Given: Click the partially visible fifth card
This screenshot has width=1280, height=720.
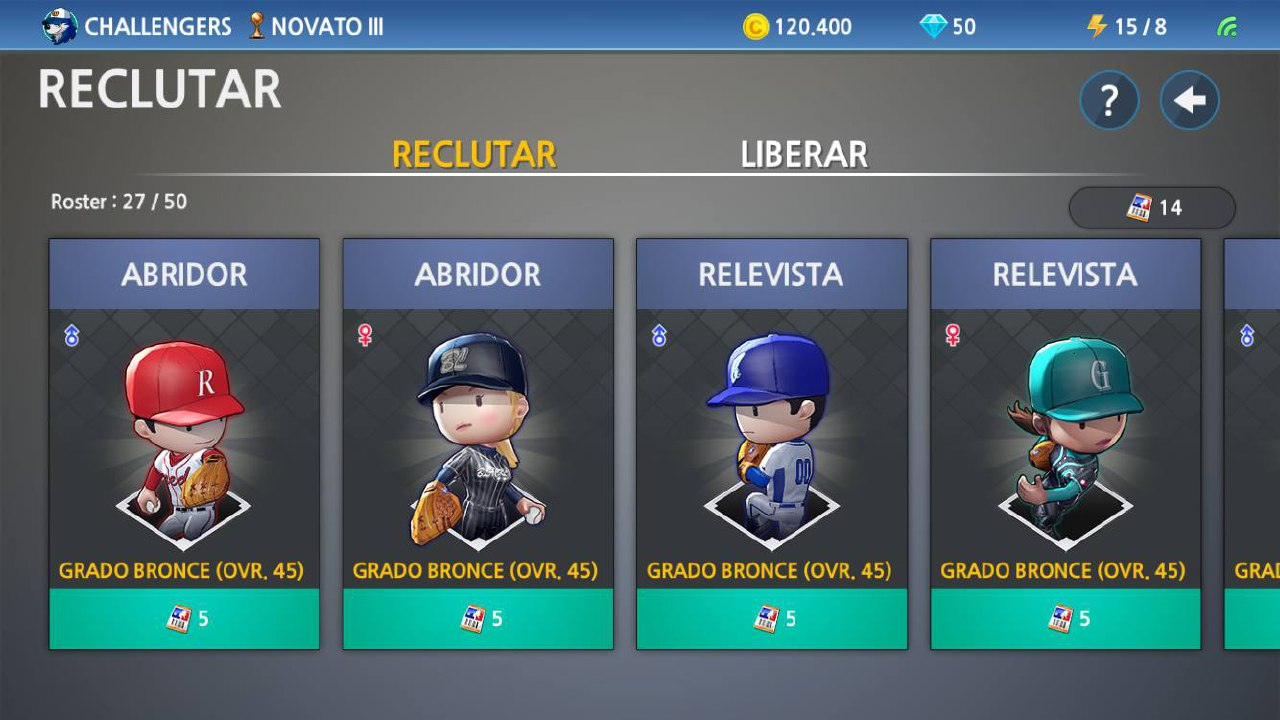Looking at the screenshot, I should pyautogui.click(x=1255, y=440).
